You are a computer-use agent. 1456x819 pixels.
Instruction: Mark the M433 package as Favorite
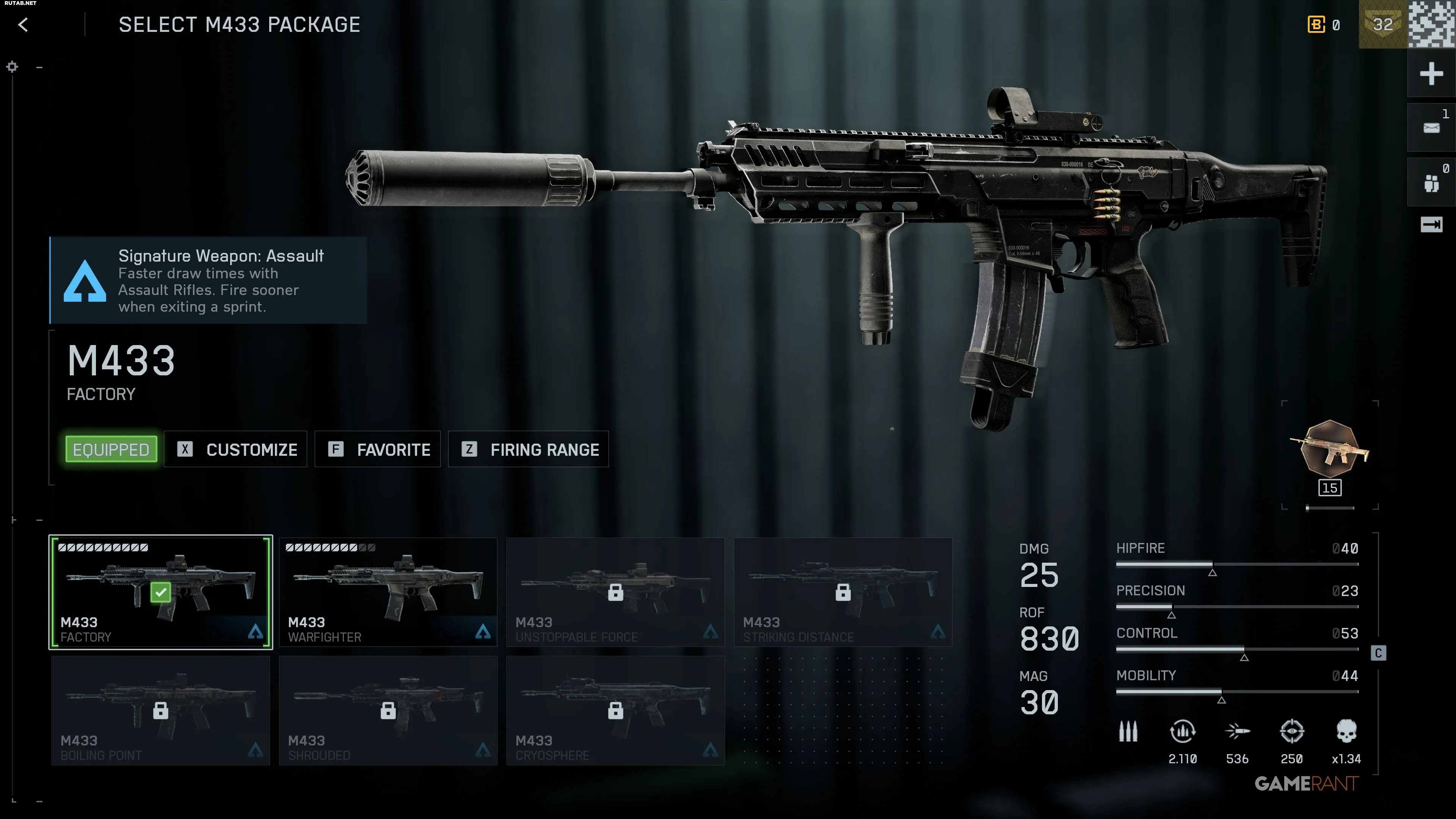pos(378,449)
